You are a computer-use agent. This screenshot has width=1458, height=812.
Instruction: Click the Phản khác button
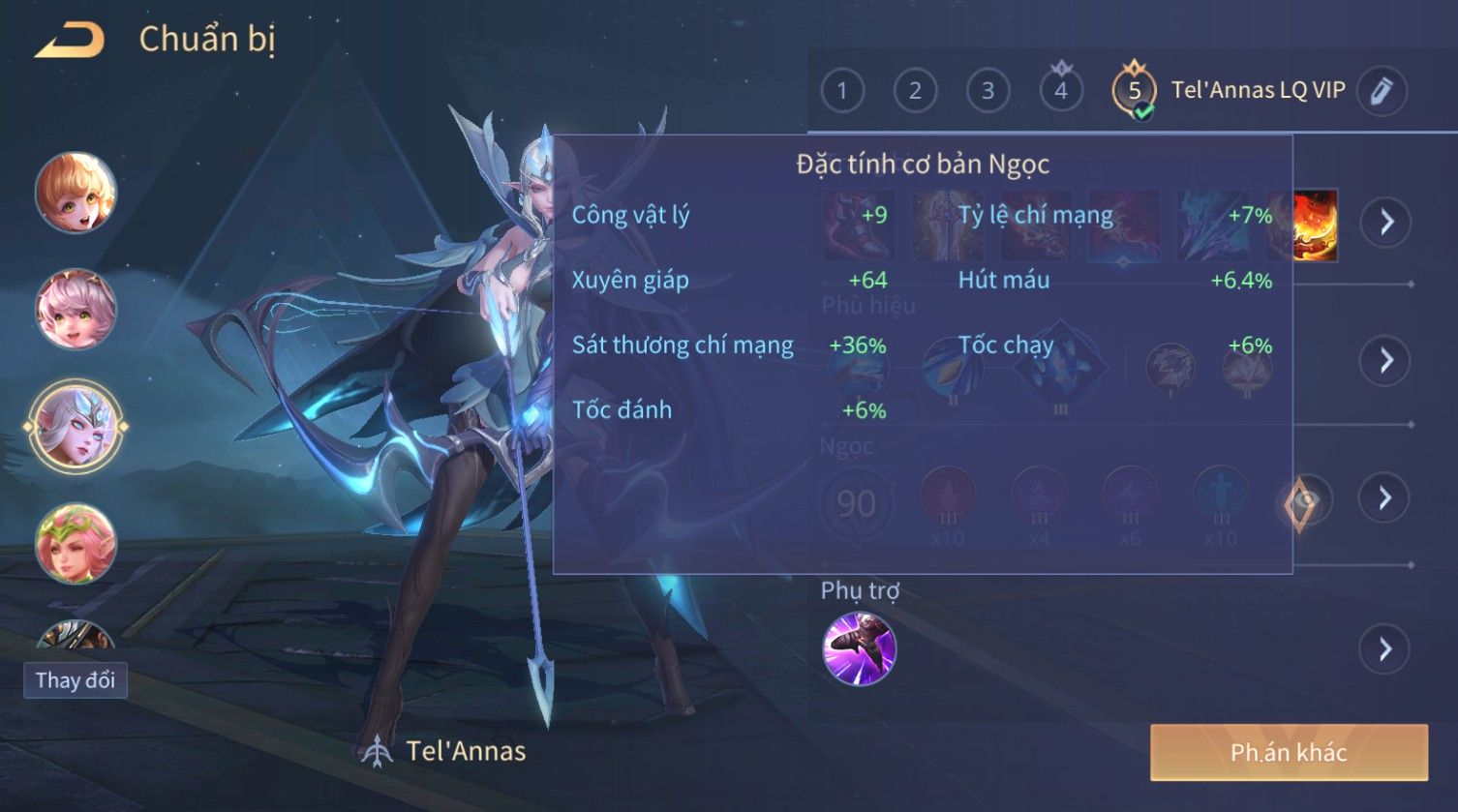(1289, 752)
